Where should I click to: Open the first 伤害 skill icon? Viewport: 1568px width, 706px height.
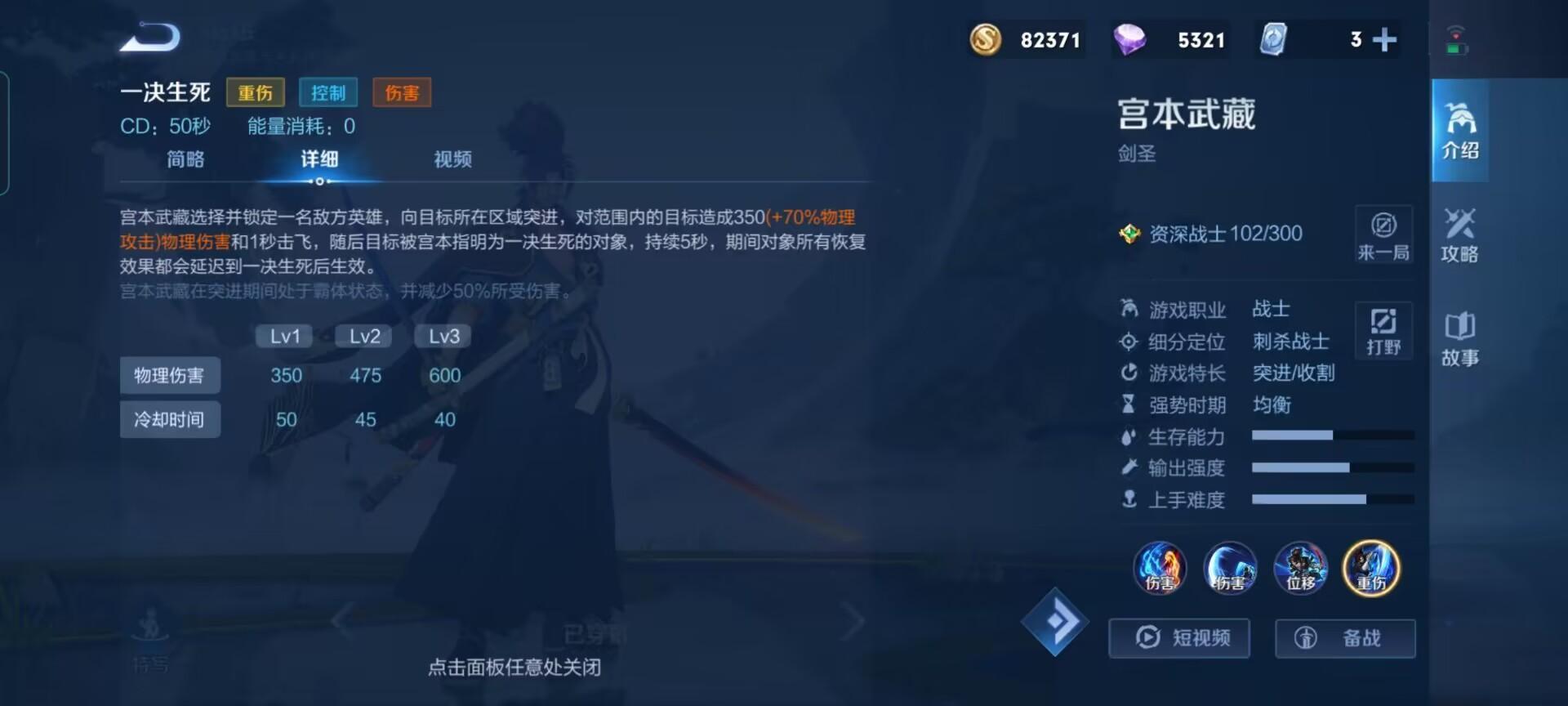(1160, 570)
